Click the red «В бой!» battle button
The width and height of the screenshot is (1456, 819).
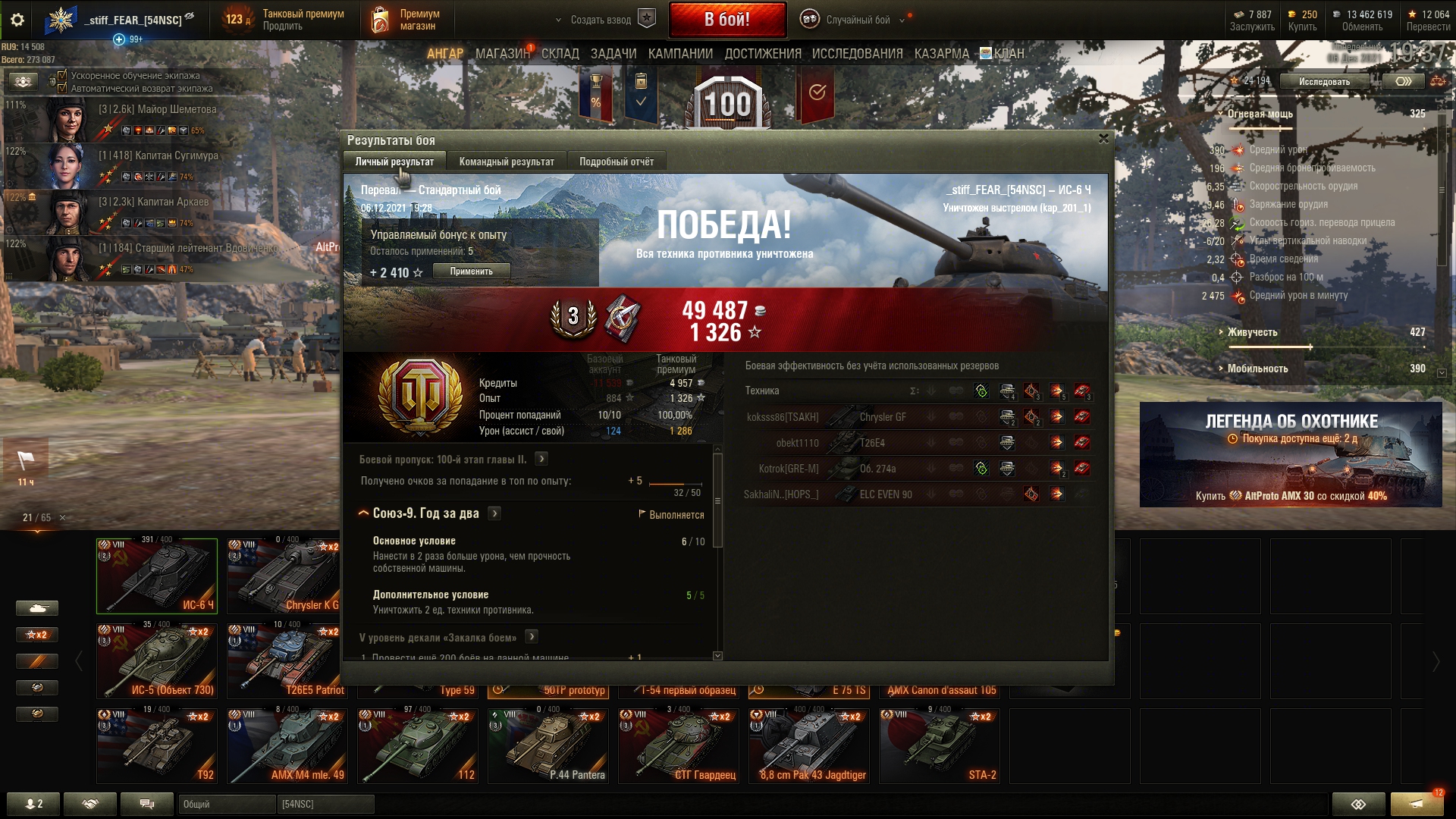(726, 20)
